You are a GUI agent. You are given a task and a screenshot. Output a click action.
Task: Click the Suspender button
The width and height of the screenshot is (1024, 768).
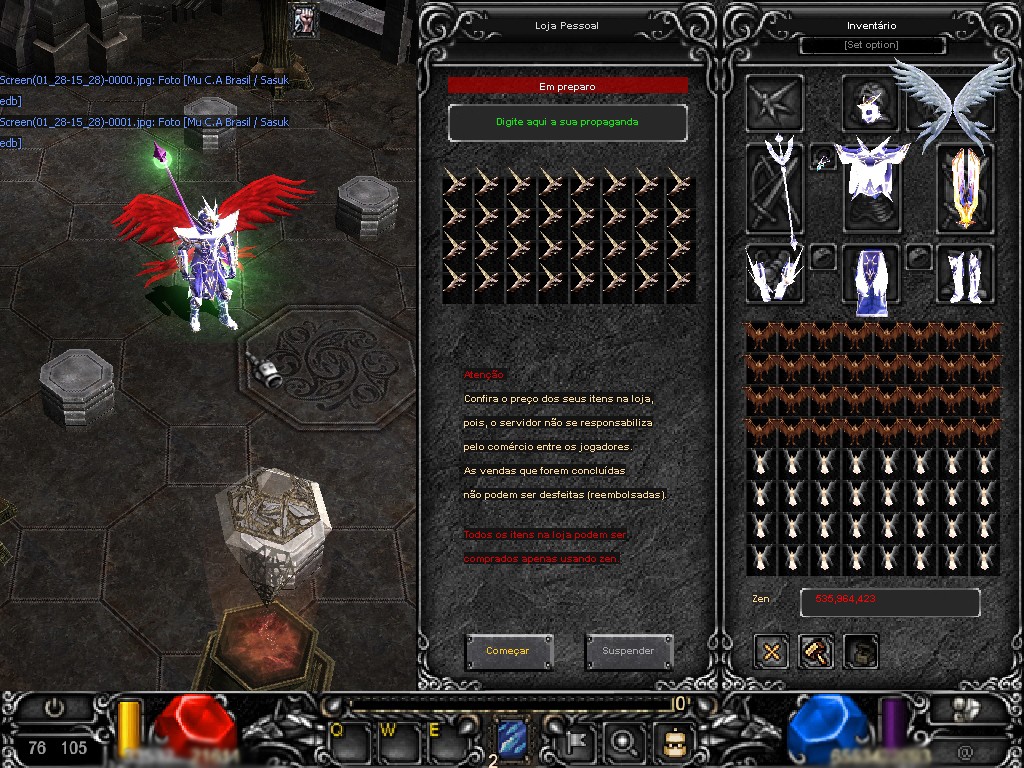(x=628, y=651)
